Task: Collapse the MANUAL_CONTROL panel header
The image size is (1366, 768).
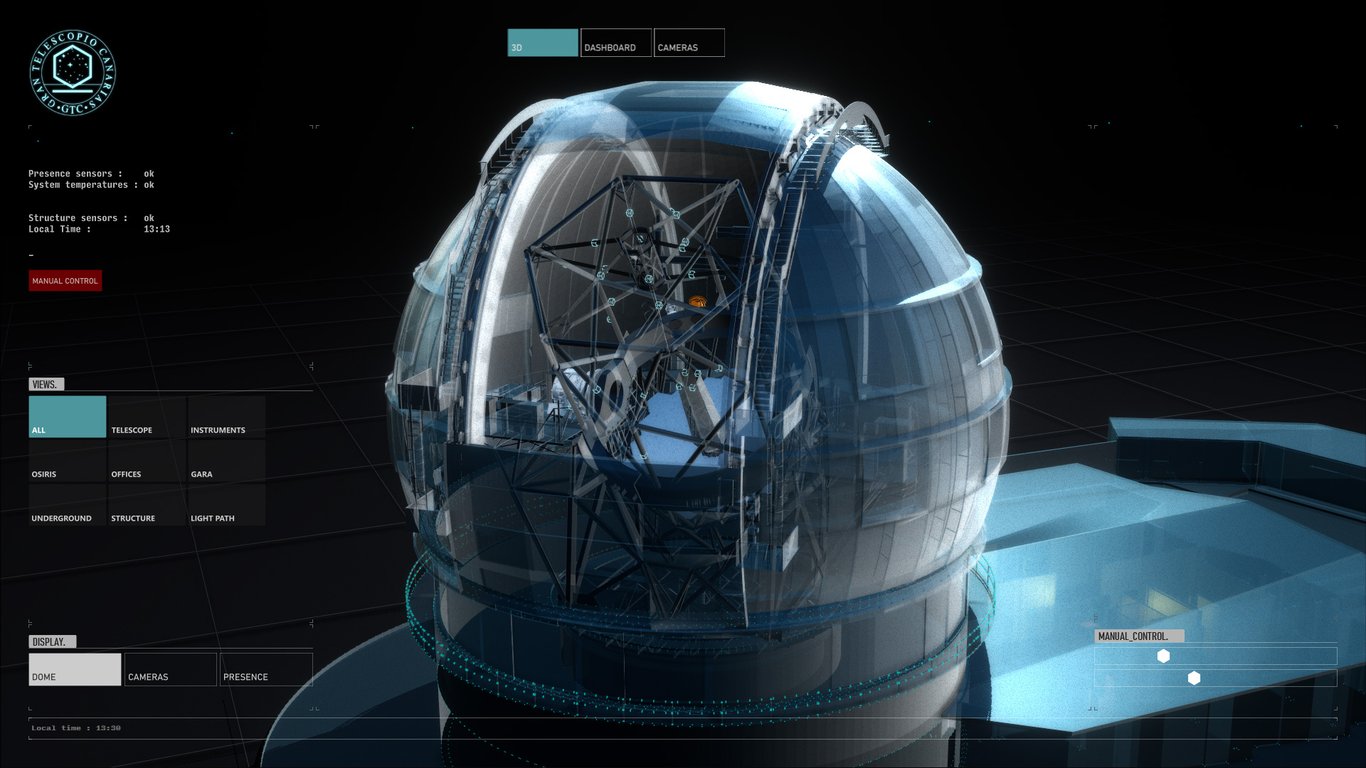Action: click(x=1140, y=635)
